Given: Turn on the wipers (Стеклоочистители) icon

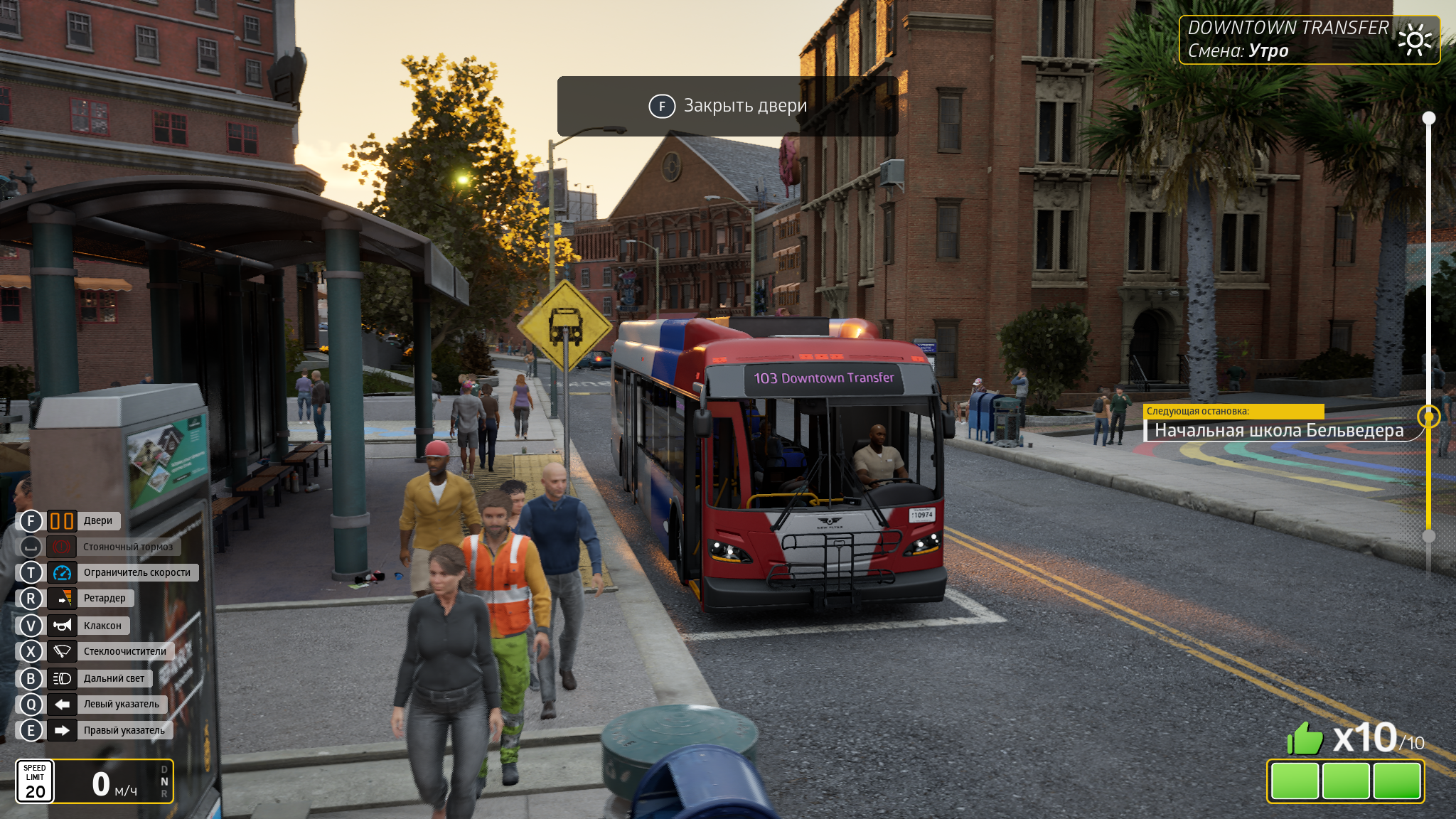Looking at the screenshot, I should [62, 651].
